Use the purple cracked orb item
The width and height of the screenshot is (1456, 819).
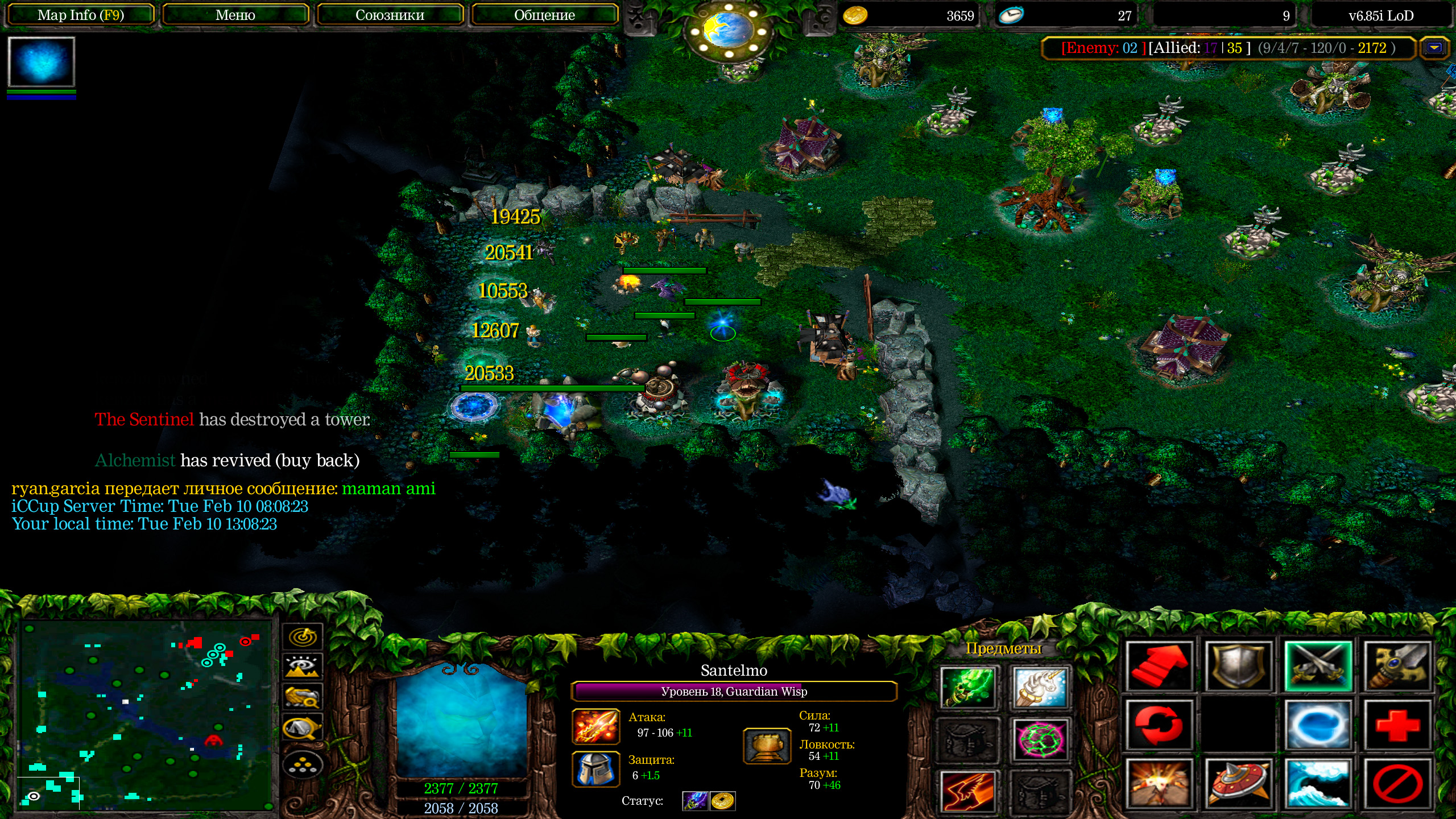1040,739
